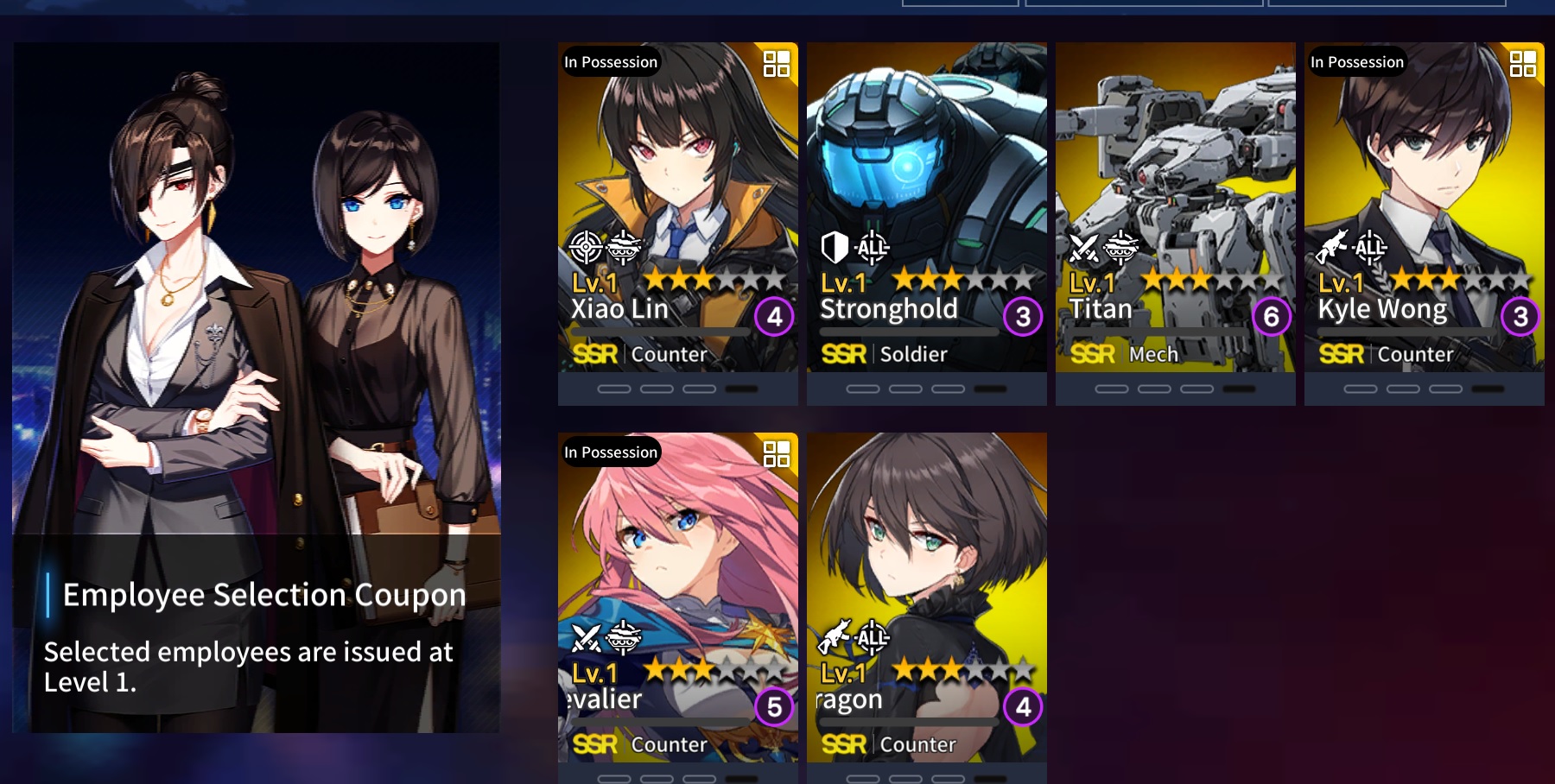Viewport: 1555px width, 784px height.
Task: Open the grid icon on the Cavalier card
Action: pos(776,453)
